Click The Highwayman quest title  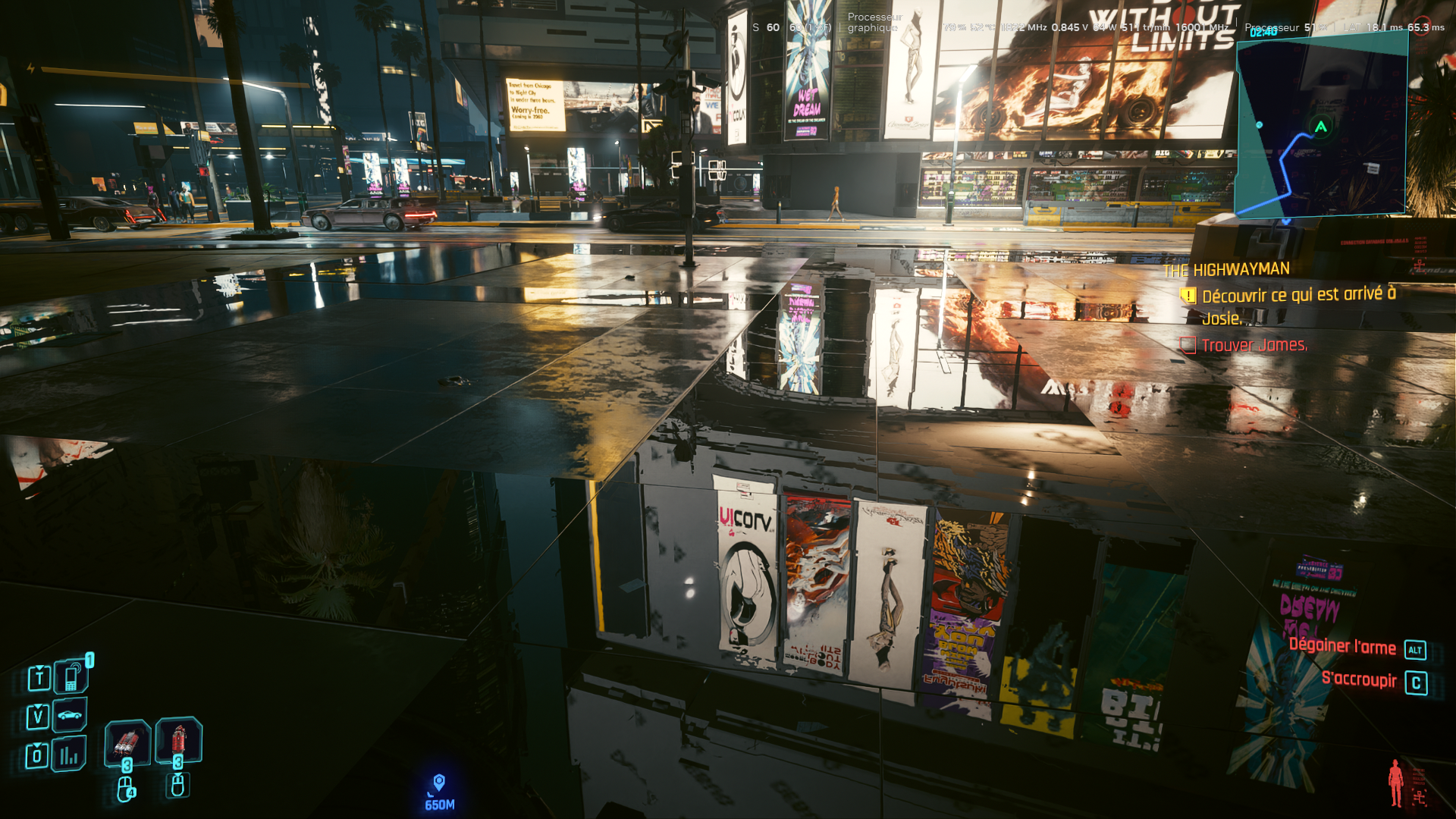[1226, 270]
